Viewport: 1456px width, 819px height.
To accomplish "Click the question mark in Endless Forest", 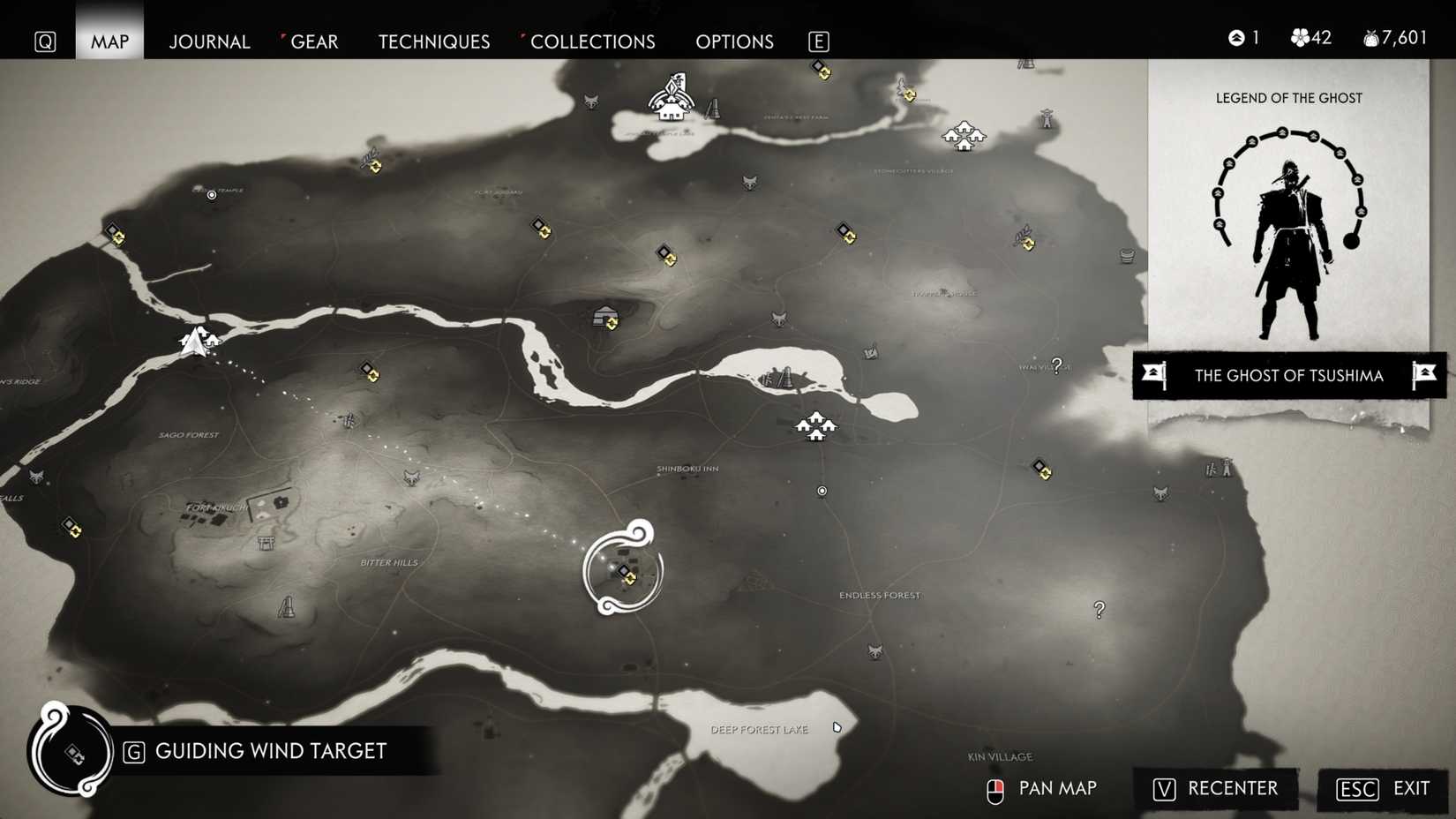I will pos(1099,608).
